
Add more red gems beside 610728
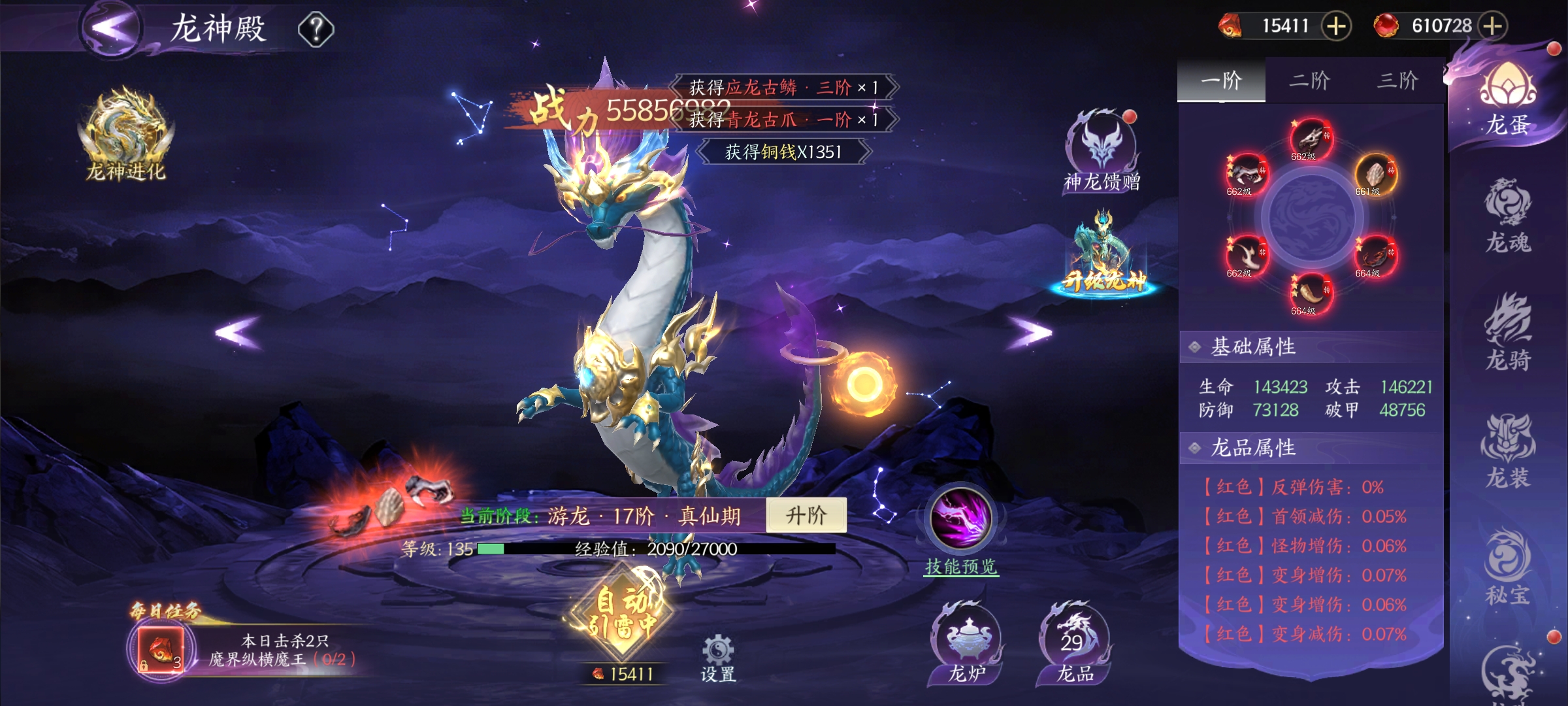coord(1493,26)
